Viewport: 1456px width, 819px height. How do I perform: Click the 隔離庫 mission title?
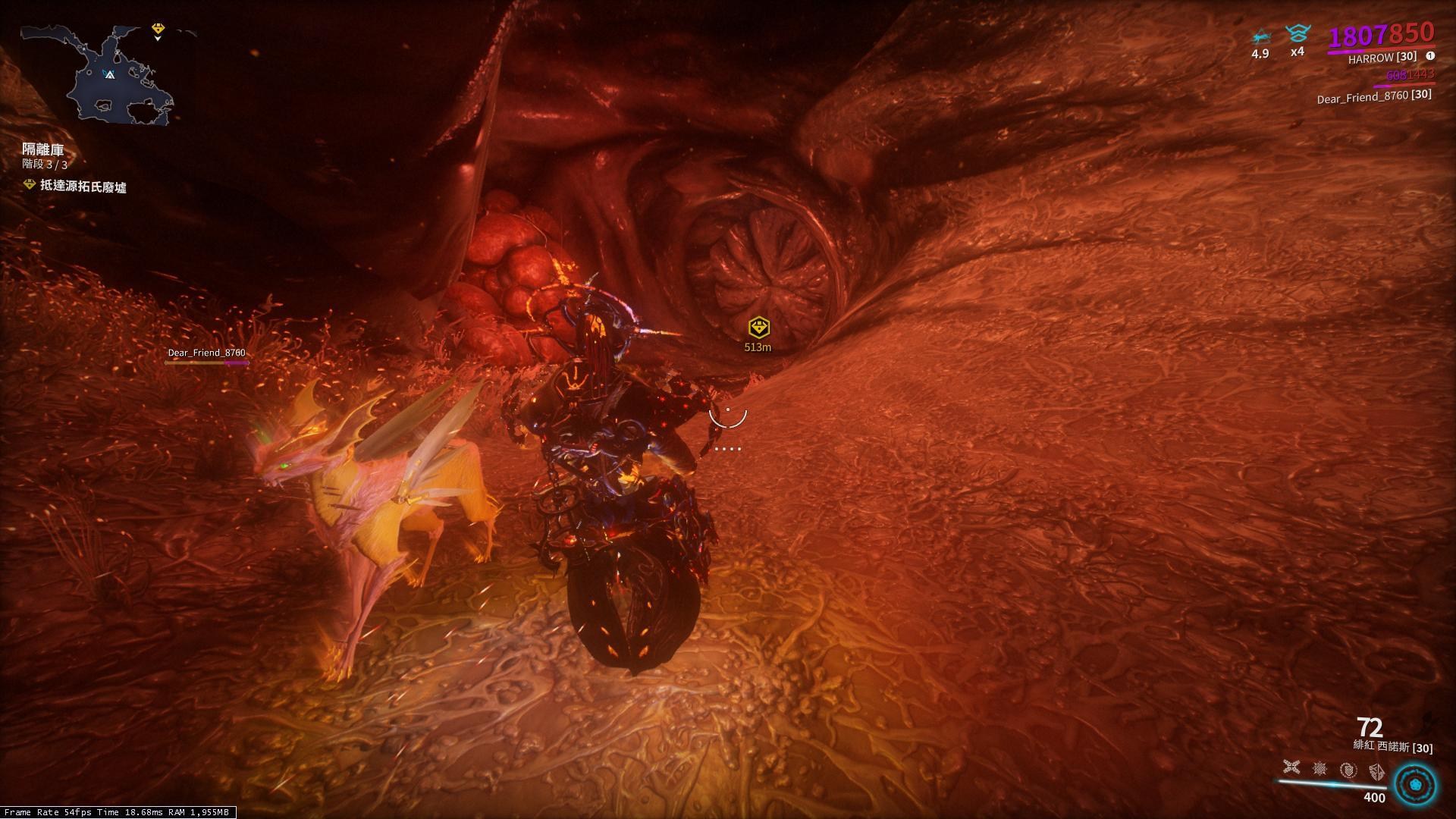pos(43,149)
